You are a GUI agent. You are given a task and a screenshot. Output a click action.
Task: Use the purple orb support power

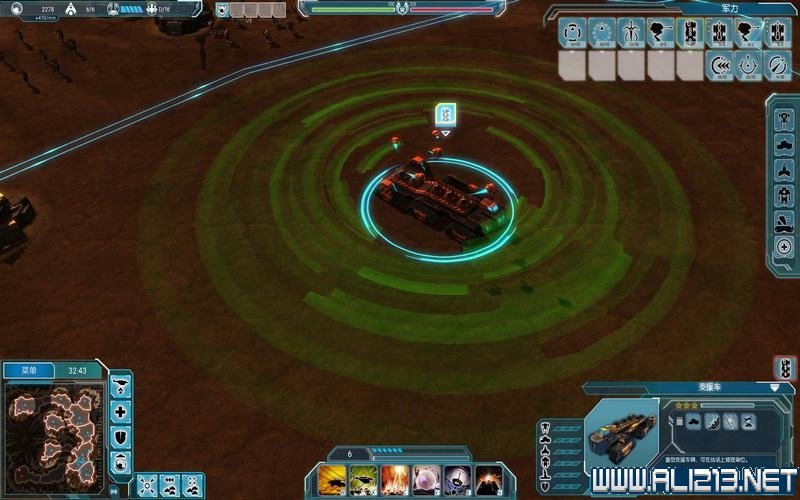429,479
